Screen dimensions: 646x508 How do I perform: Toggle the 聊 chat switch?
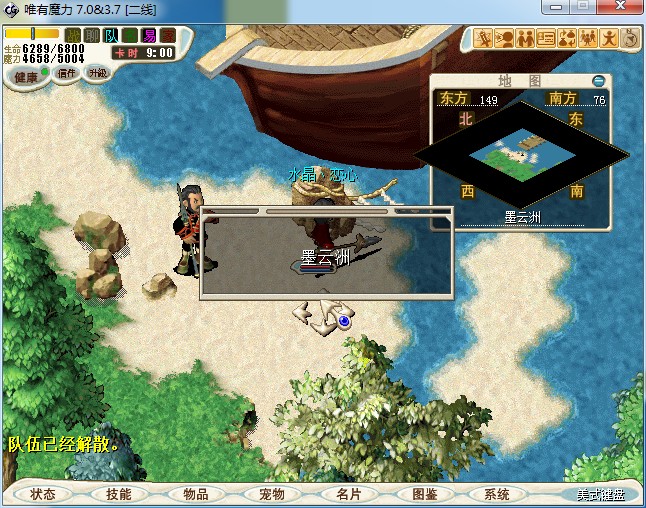coord(92,35)
